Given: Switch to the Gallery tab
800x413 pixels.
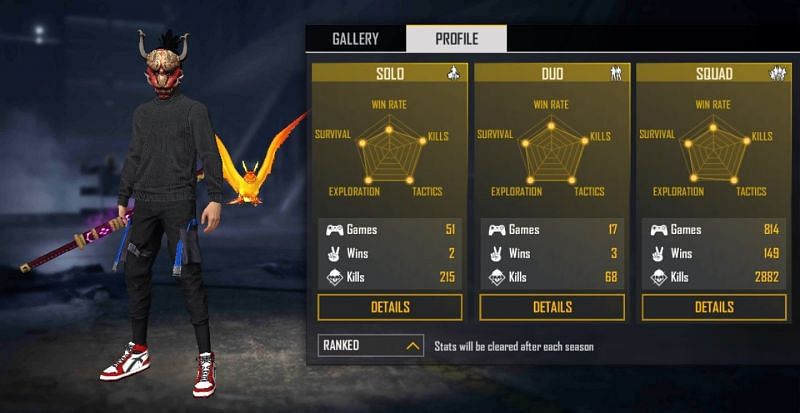Looking at the screenshot, I should 355,39.
